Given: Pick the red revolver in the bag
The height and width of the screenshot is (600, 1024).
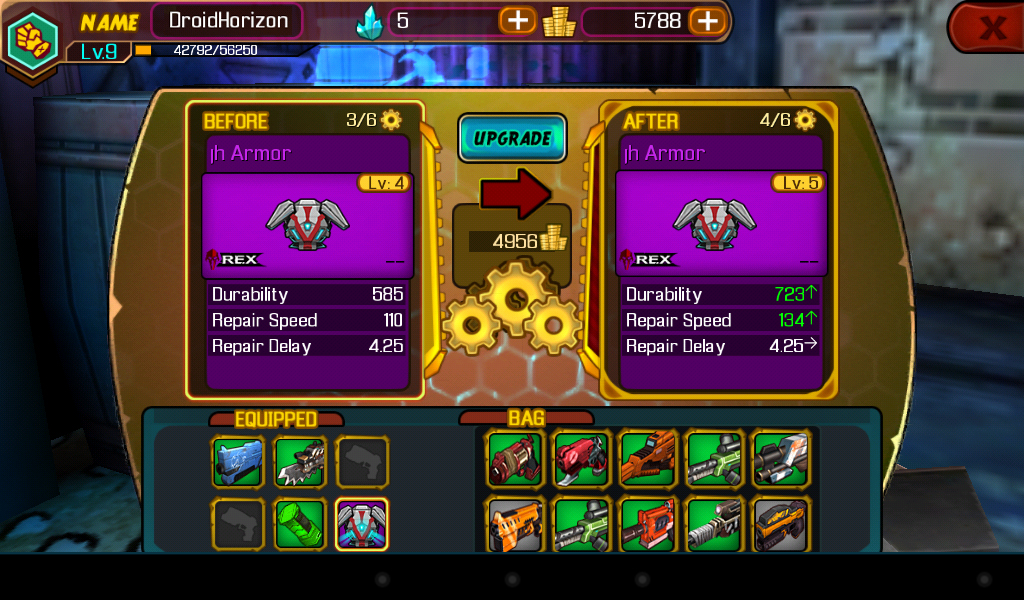Looking at the screenshot, I should point(515,459).
